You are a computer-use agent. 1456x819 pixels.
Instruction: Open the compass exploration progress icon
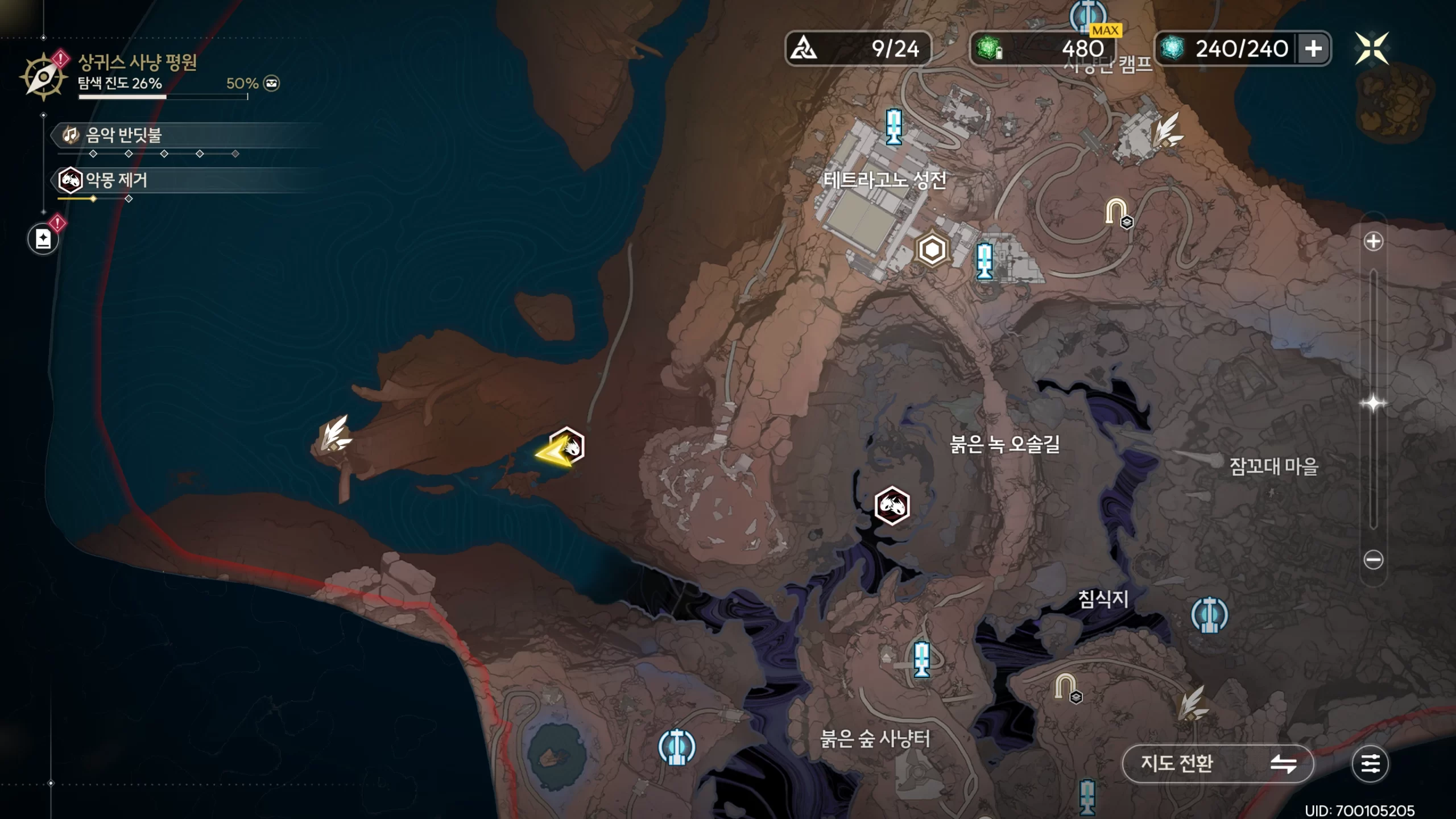[43, 77]
